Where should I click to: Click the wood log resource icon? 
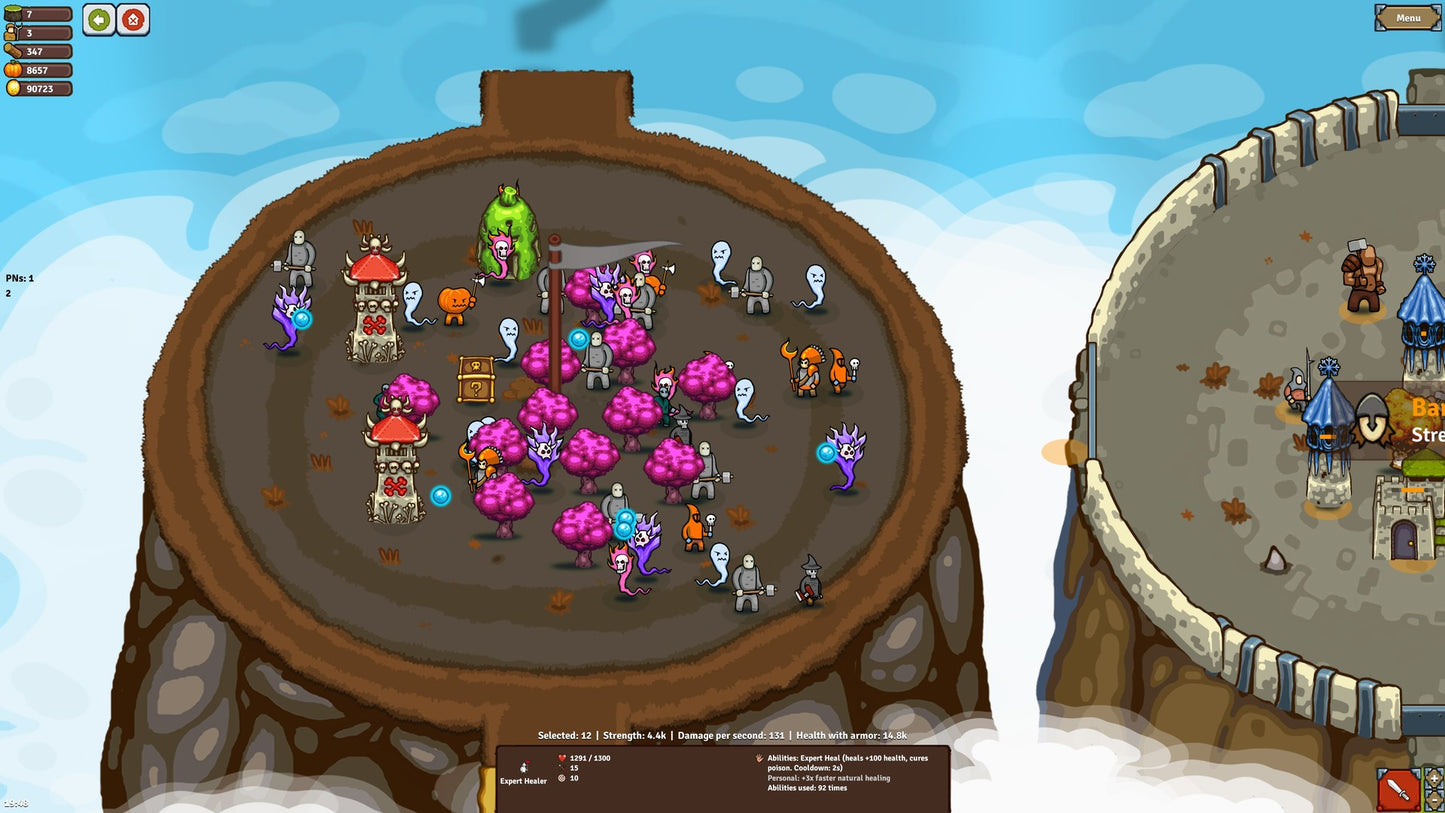12,50
